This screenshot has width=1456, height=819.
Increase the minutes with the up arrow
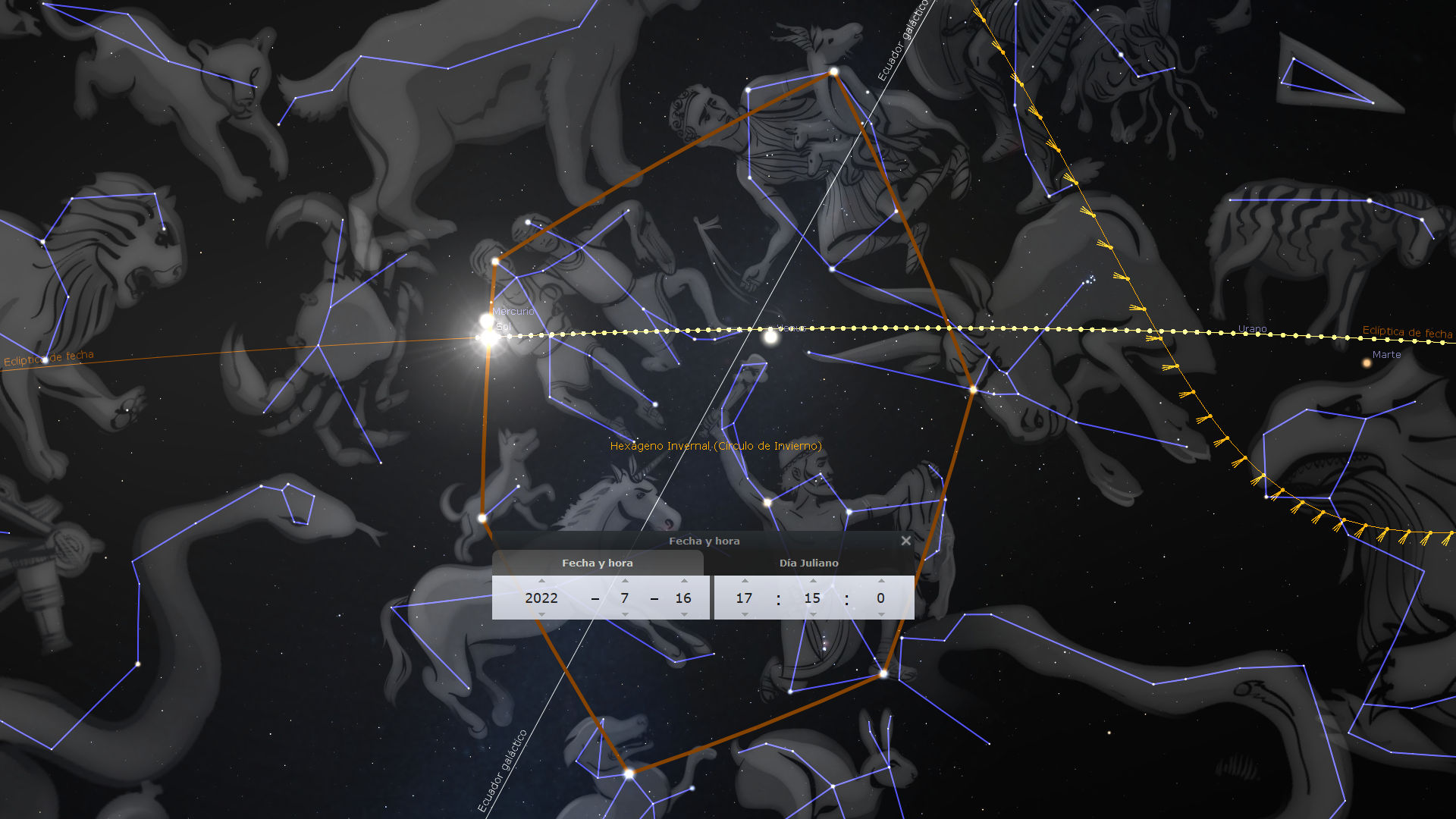pyautogui.click(x=812, y=581)
